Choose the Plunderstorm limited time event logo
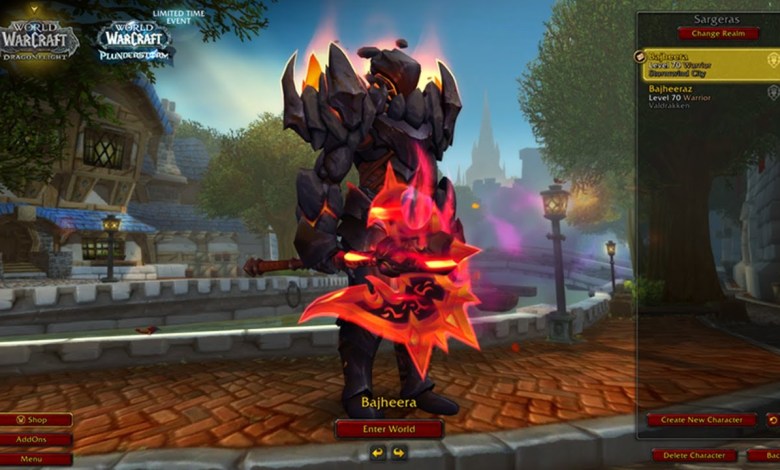This screenshot has width=780, height=470. [x=135, y=40]
